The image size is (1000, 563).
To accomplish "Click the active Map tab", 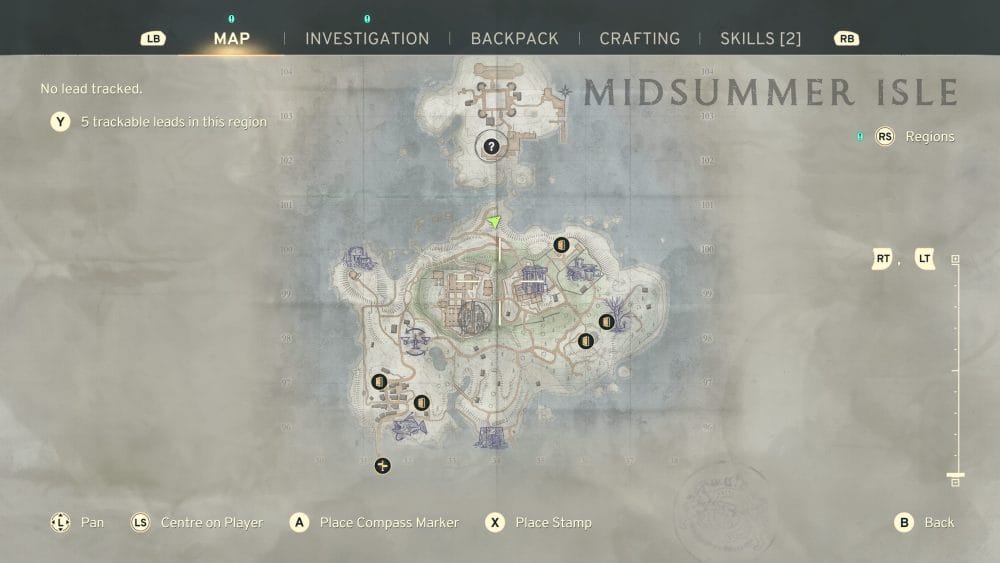I will [x=232, y=39].
